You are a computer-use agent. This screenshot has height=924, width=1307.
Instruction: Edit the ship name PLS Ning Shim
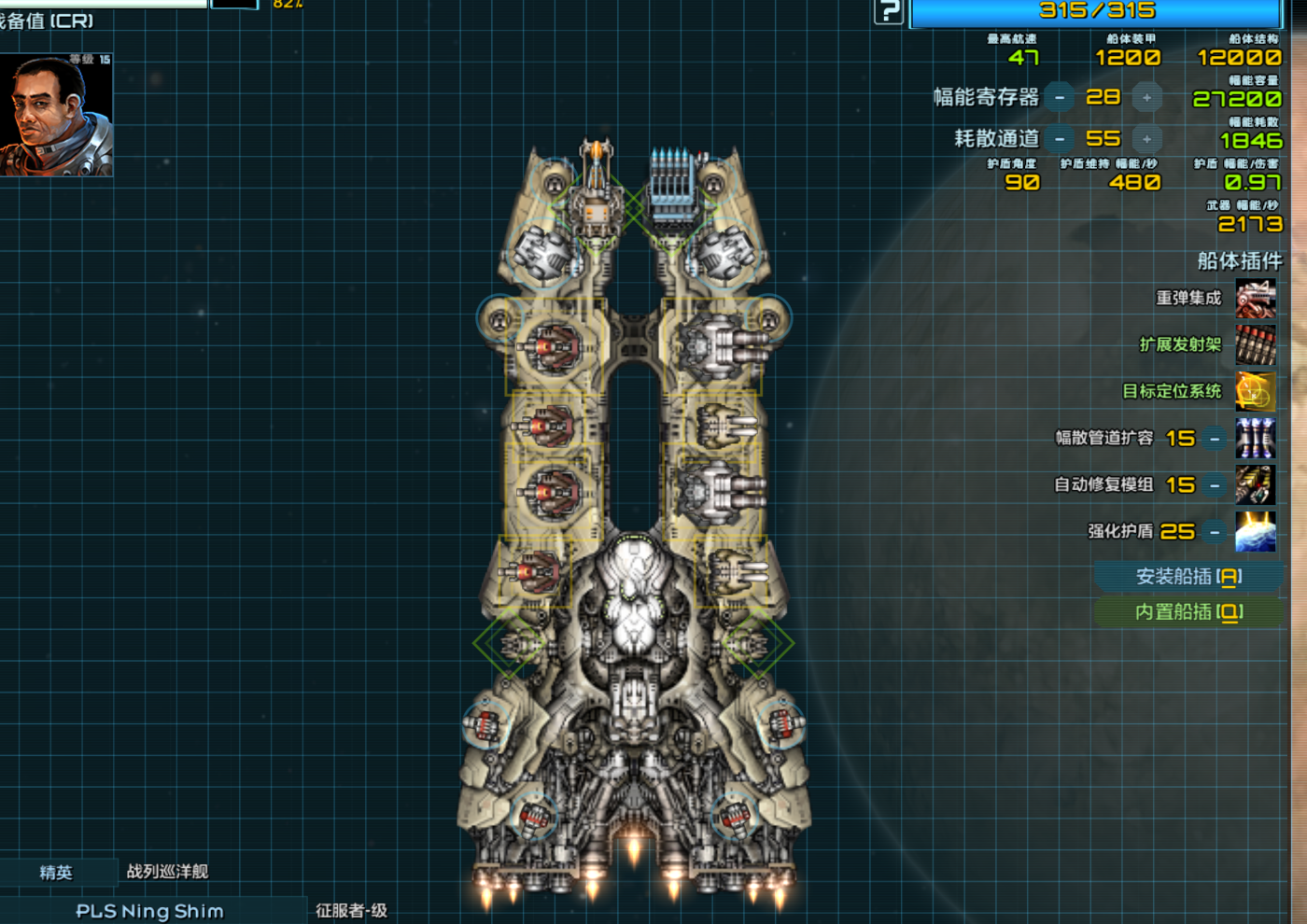(x=149, y=911)
